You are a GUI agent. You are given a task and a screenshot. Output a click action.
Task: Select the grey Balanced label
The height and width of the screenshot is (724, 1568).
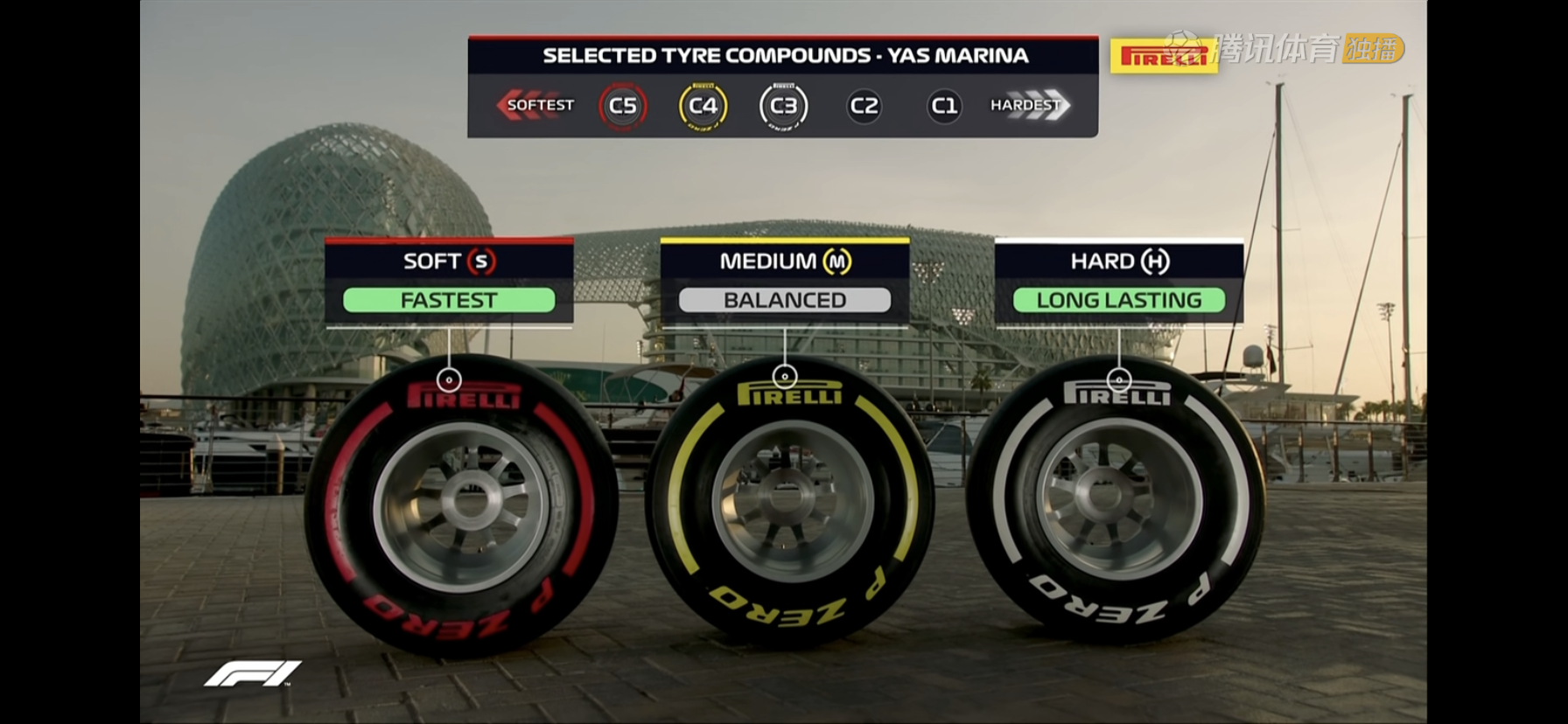(x=785, y=300)
